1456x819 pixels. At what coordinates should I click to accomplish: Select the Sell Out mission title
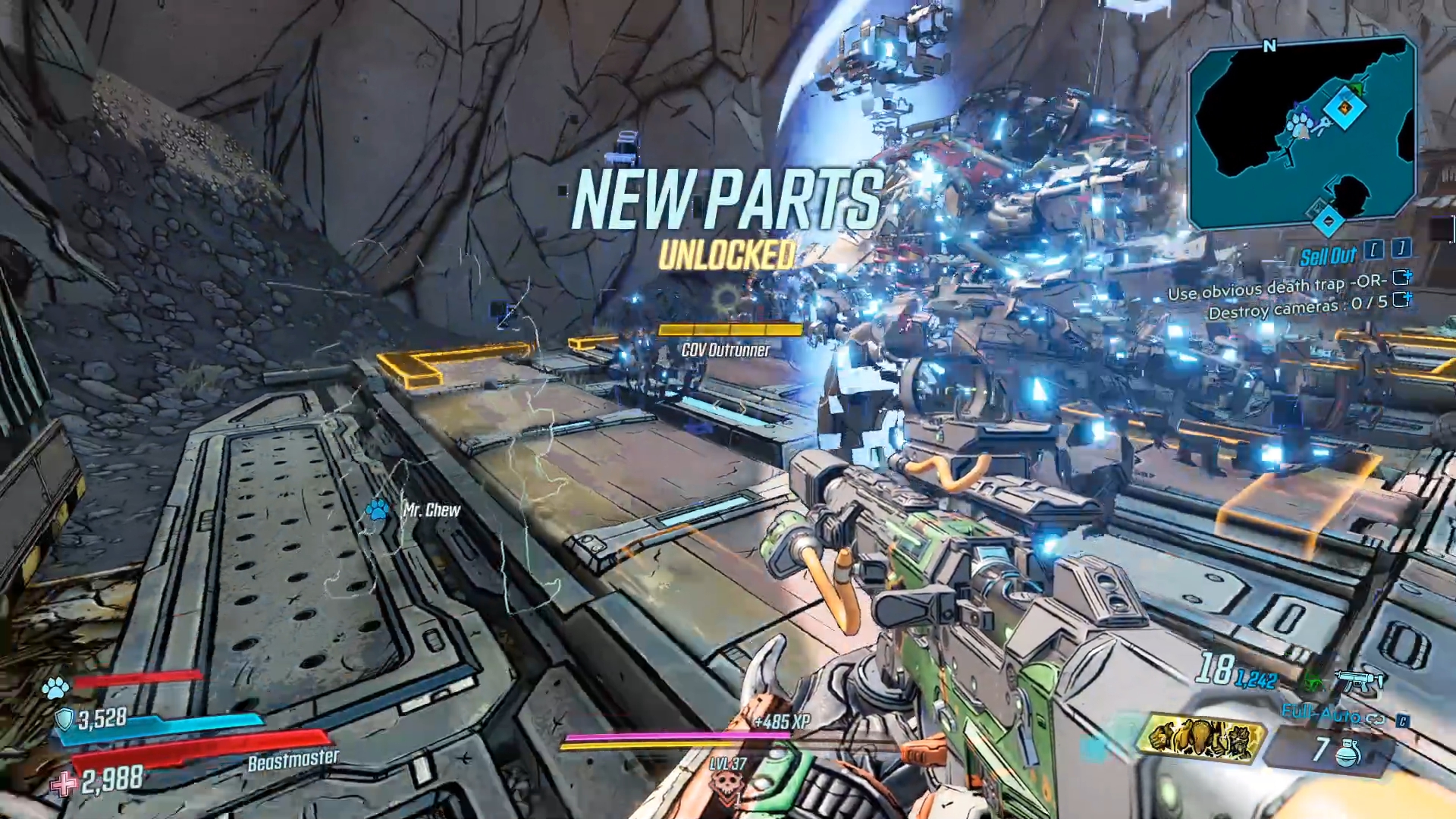tap(1329, 256)
